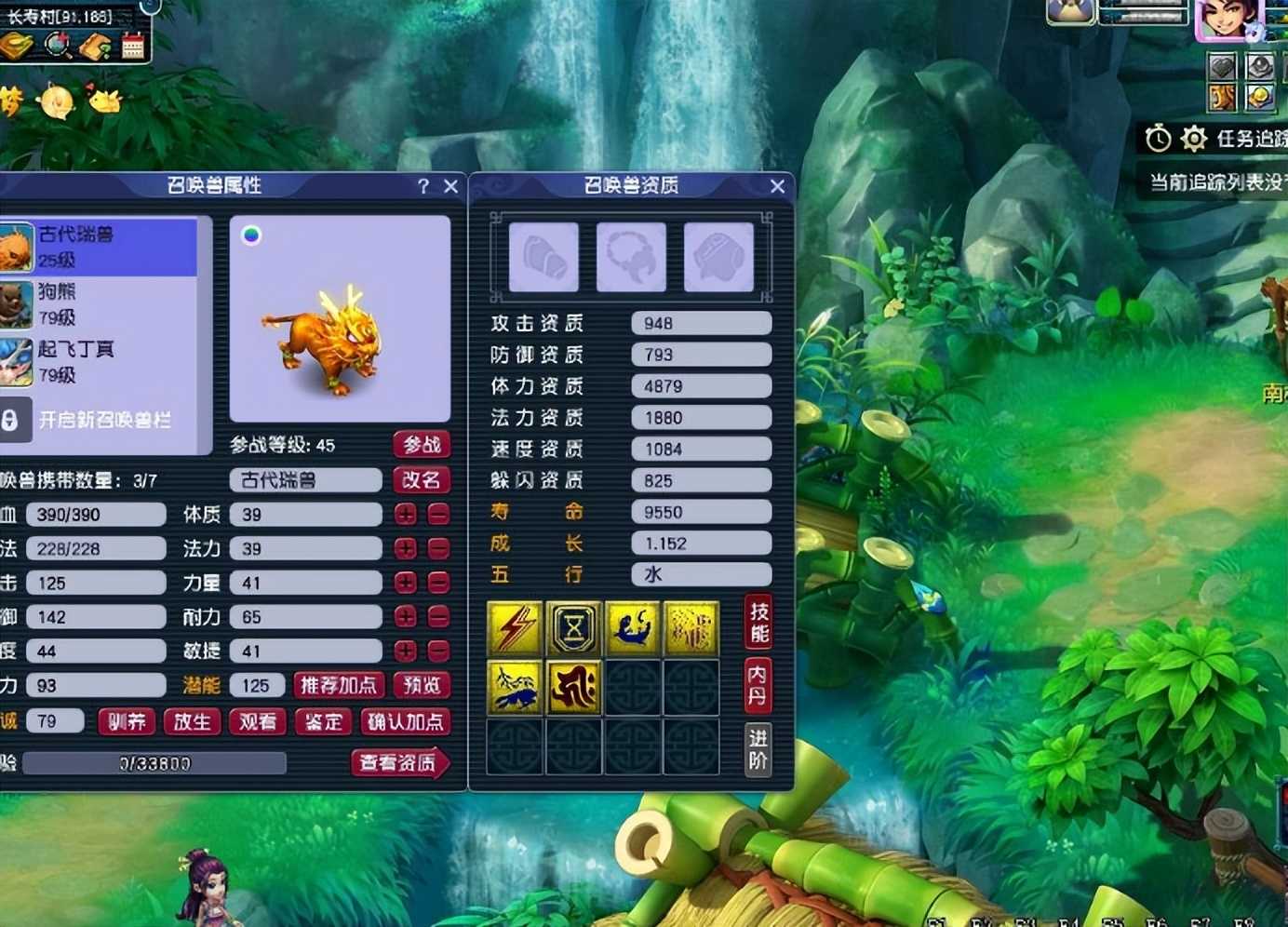The height and width of the screenshot is (927, 1288).
Task: Open help for 召唤兽属性 window
Action: click(x=423, y=186)
